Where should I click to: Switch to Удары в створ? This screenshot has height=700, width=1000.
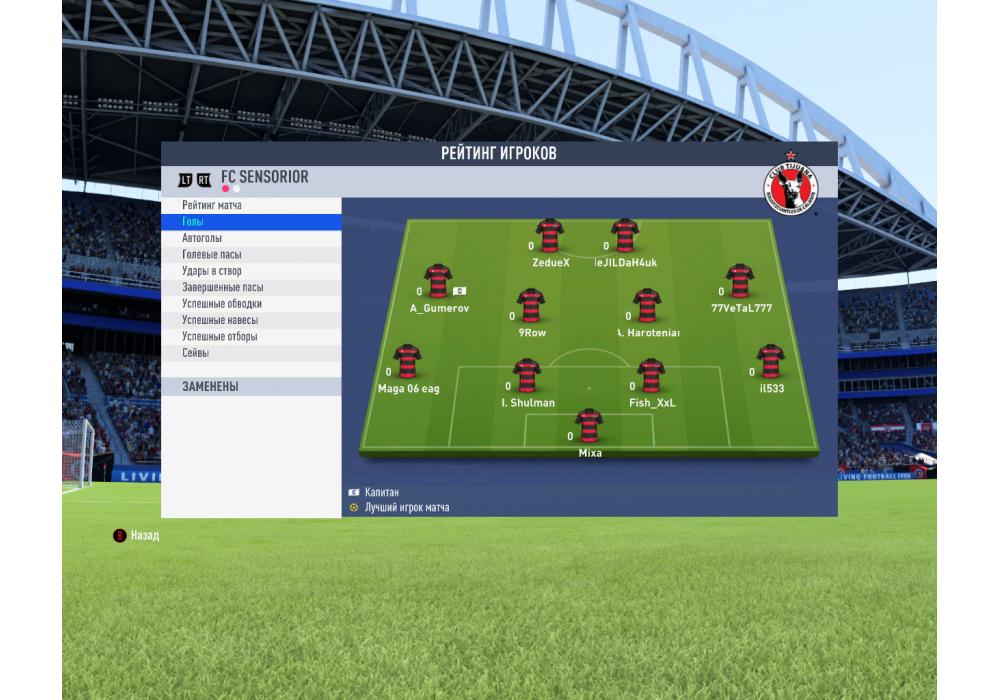click(x=250, y=271)
